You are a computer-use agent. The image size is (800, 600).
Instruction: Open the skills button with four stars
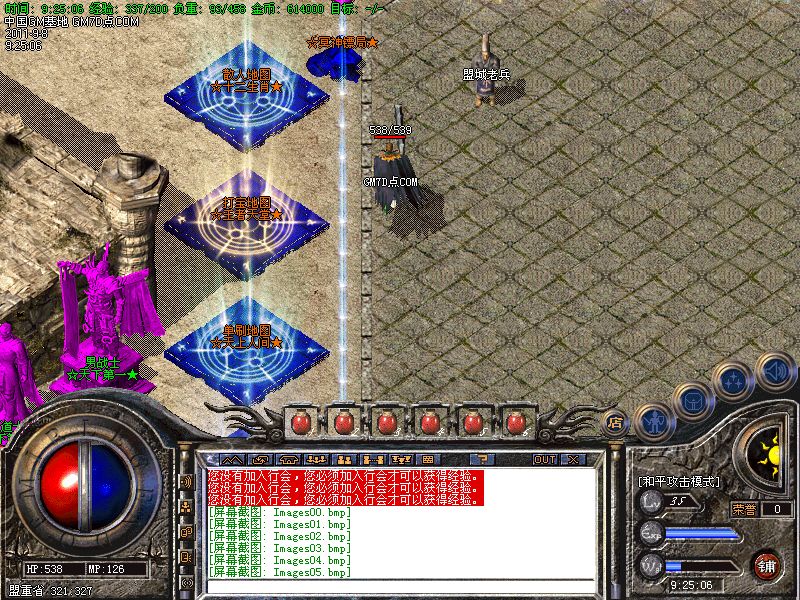(734, 382)
